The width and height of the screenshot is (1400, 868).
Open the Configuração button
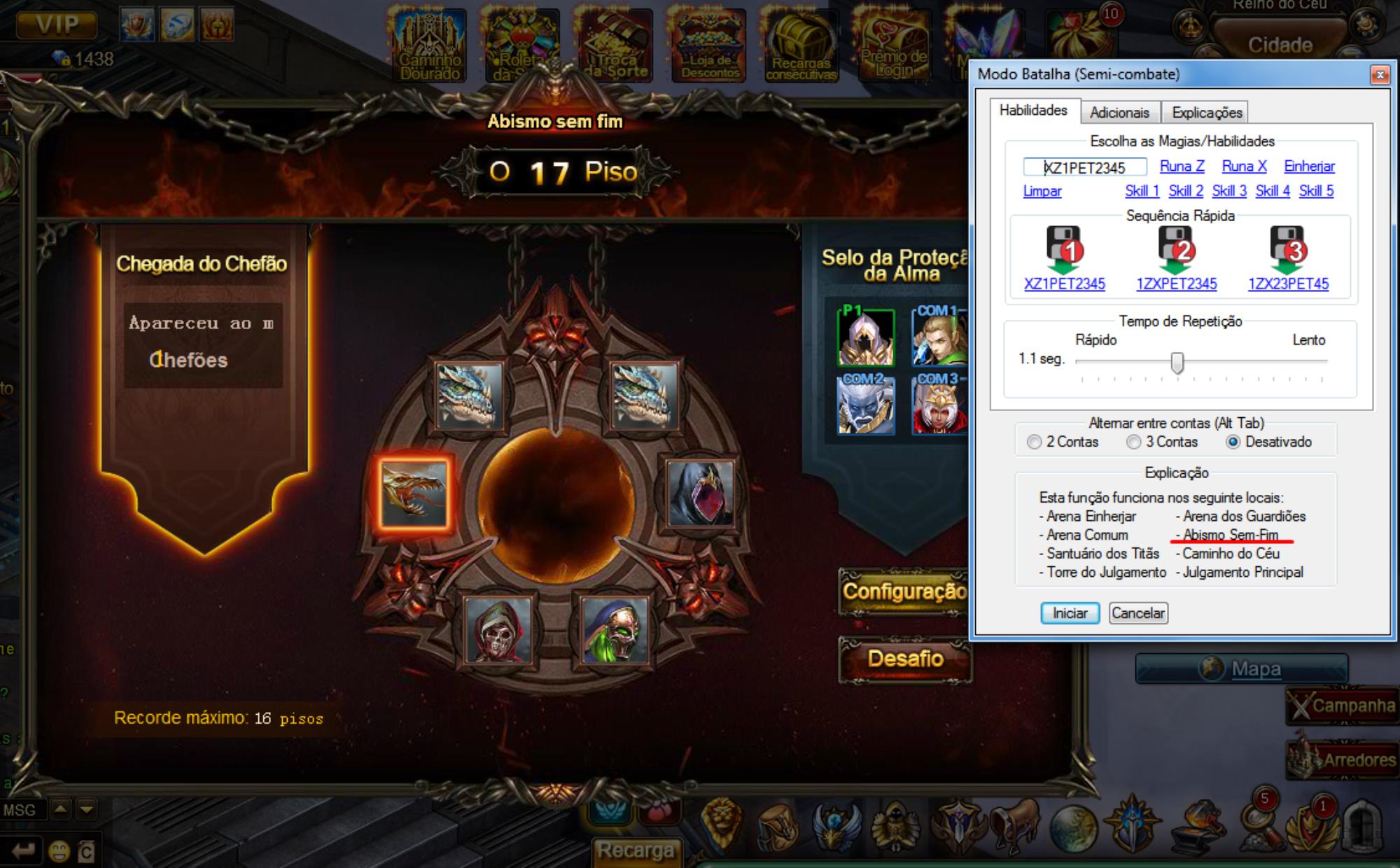(904, 591)
